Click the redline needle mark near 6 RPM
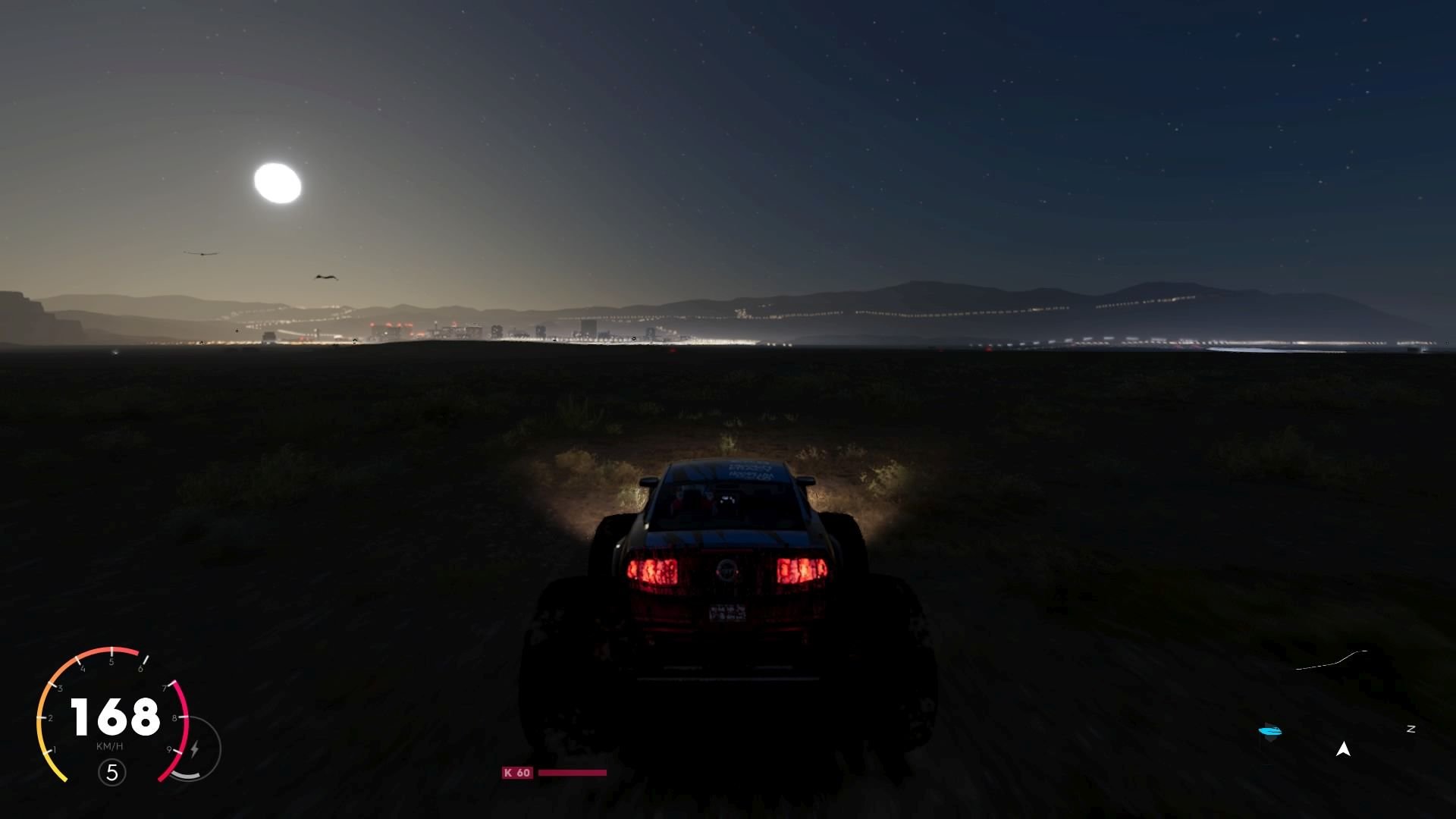Viewport: 1456px width, 819px height. click(x=145, y=661)
